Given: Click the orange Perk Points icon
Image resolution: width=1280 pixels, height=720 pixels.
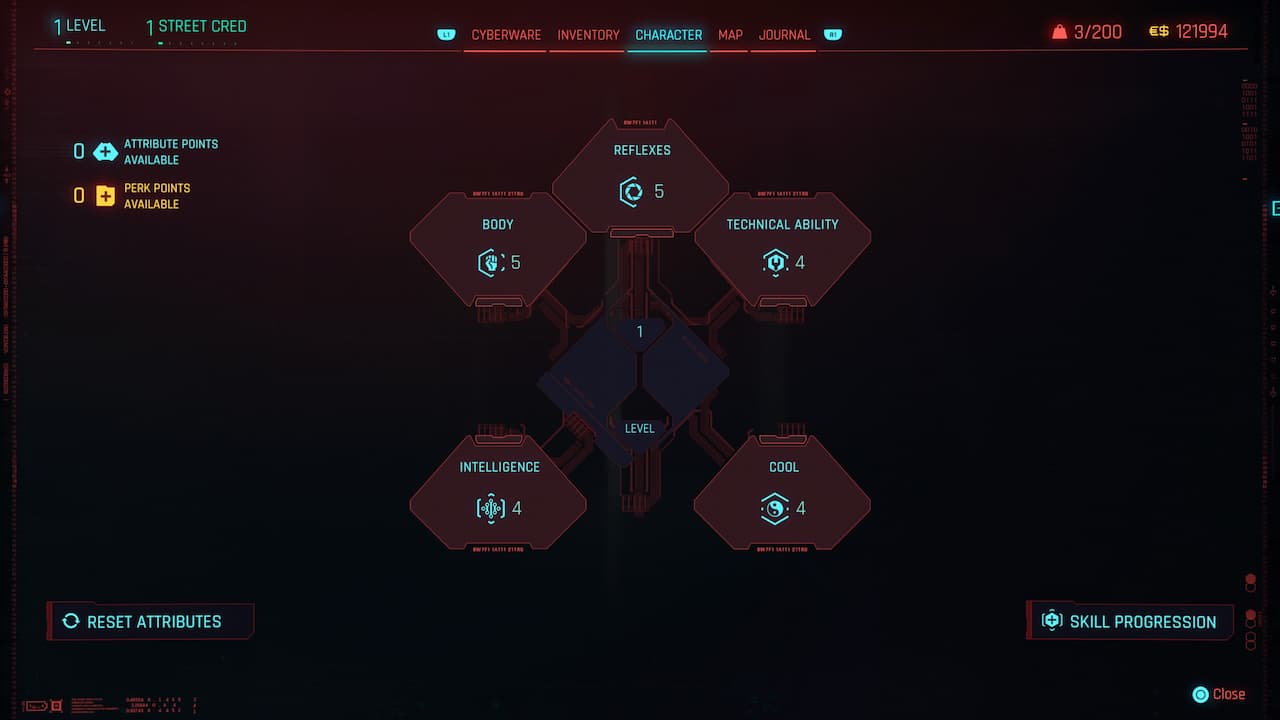Looking at the screenshot, I should (x=105, y=195).
